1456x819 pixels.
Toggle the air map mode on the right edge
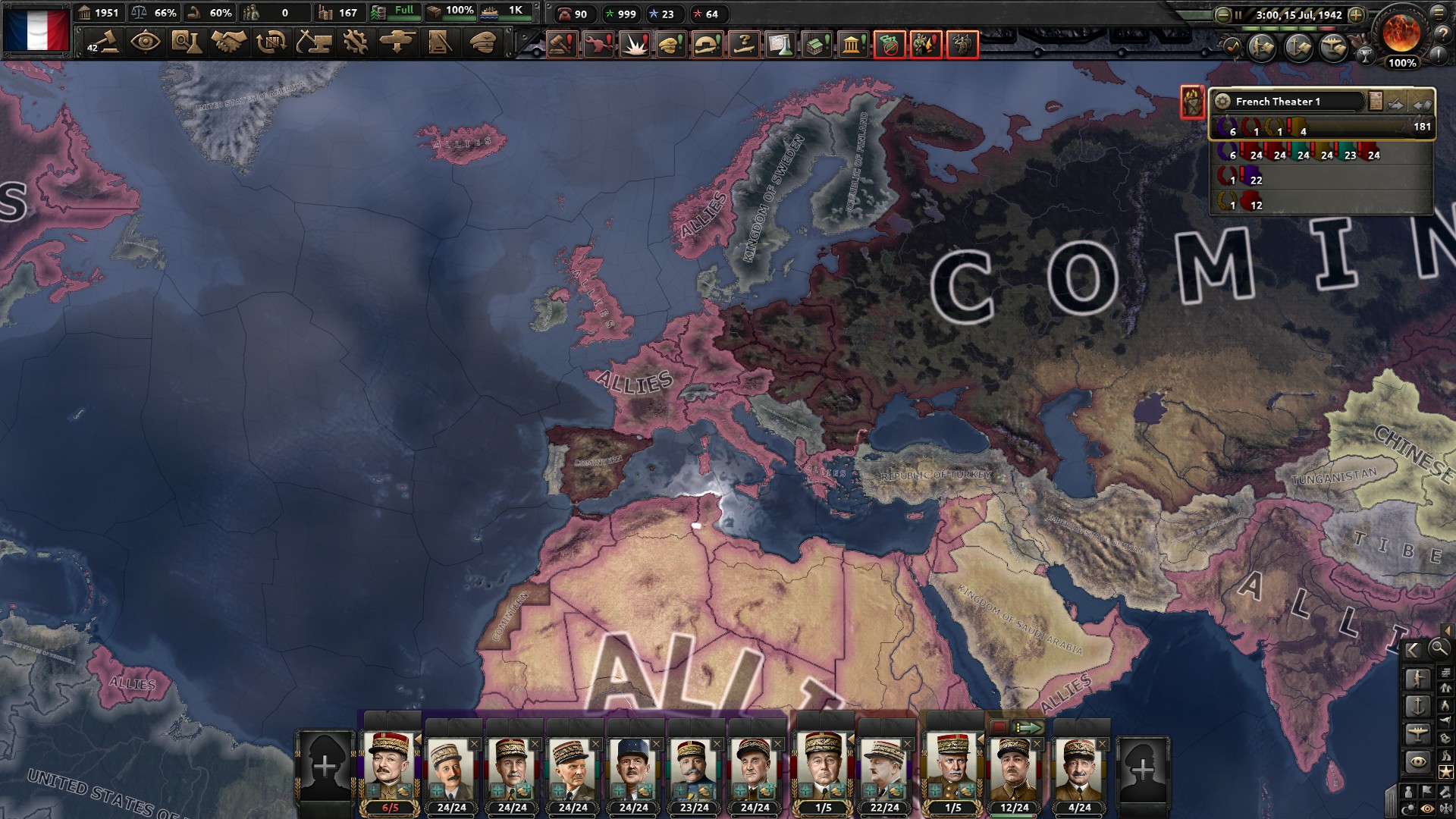point(1417,733)
